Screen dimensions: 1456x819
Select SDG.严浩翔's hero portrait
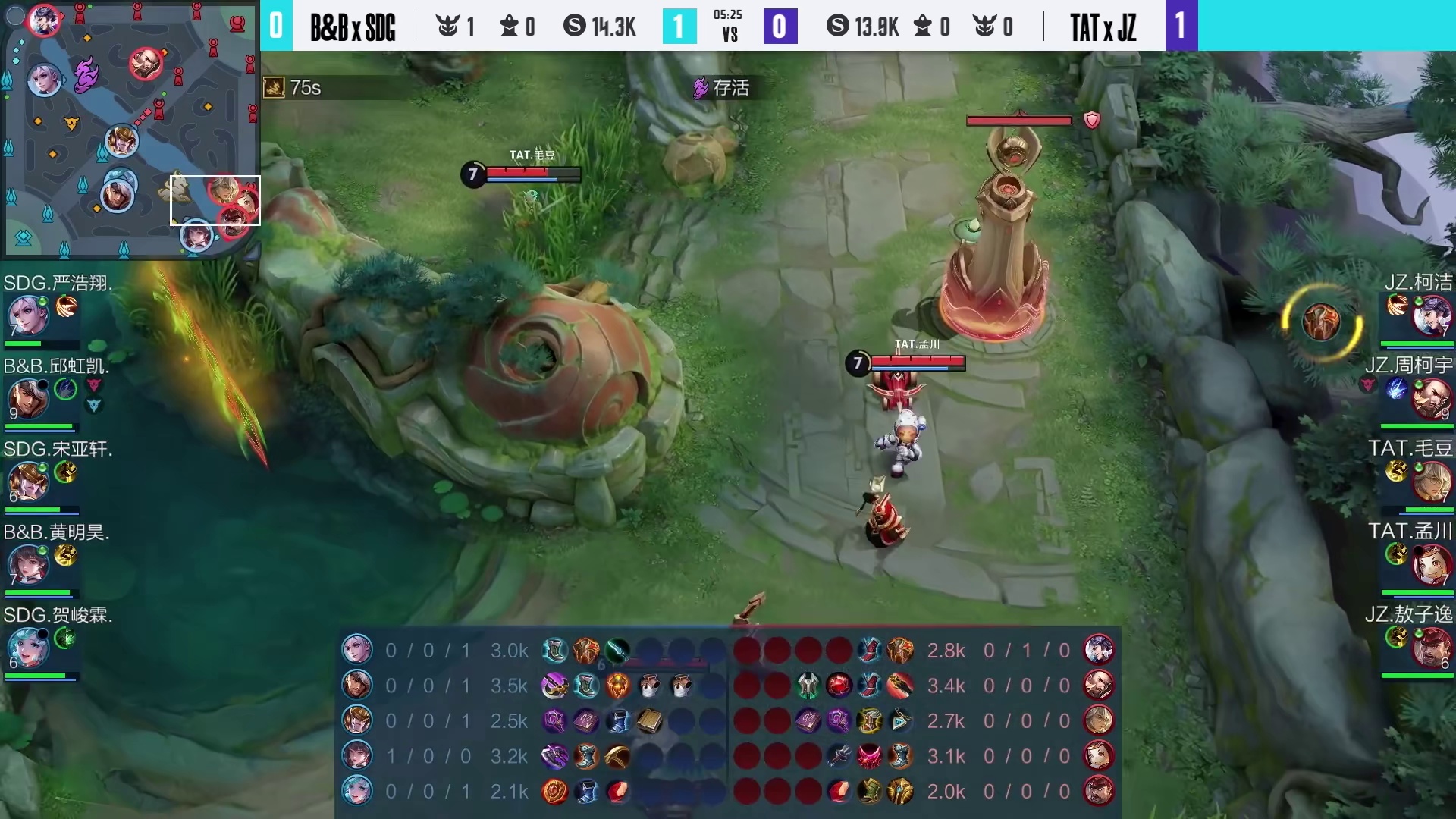point(28,315)
